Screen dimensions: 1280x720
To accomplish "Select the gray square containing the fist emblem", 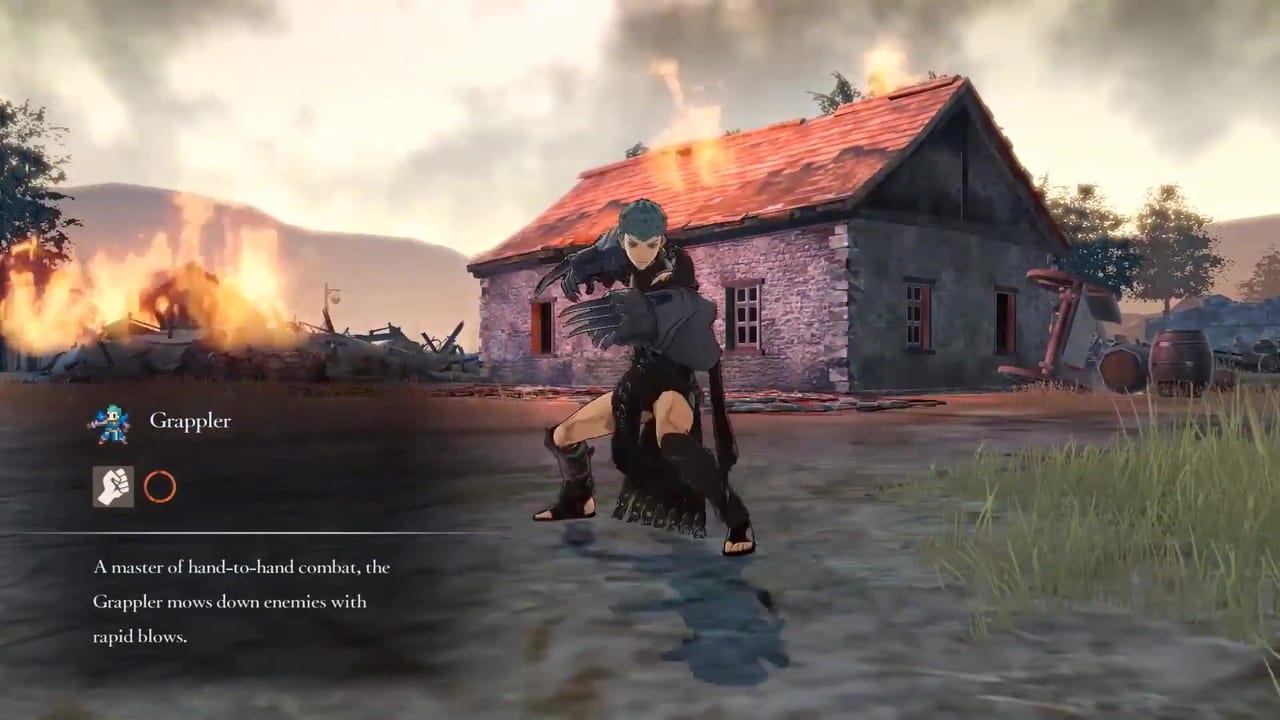I will 113,488.
